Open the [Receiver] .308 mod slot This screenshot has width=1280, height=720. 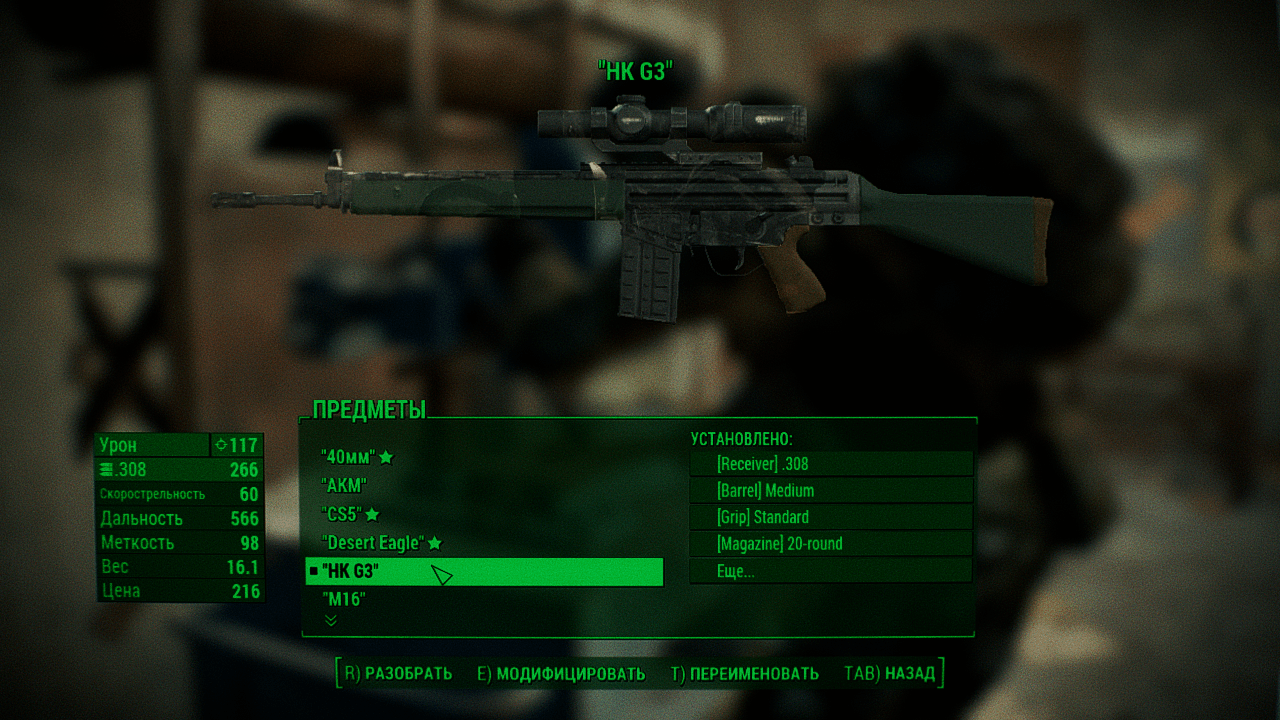[830, 464]
